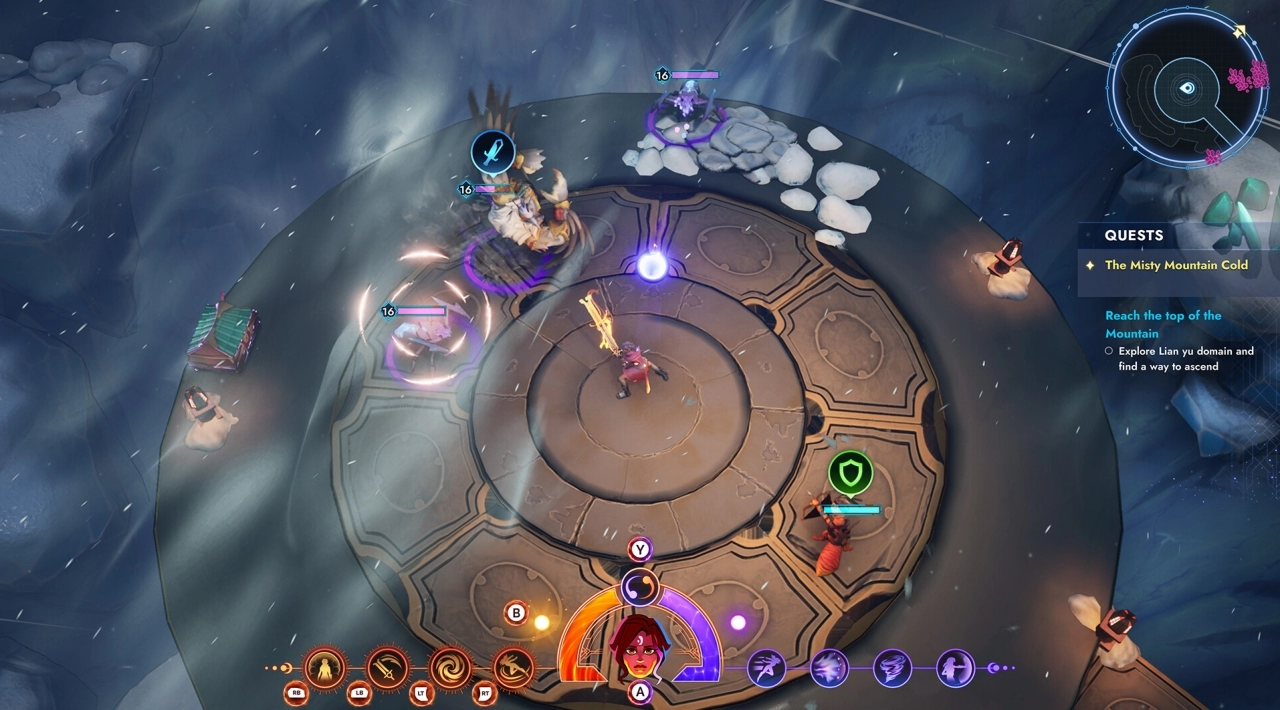Activate the orange dashing kick ability
1280x710 pixels.
[x=513, y=667]
